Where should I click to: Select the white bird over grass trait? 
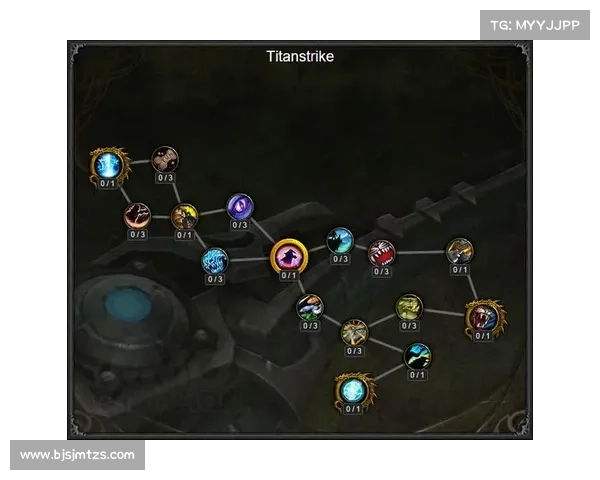310,306
